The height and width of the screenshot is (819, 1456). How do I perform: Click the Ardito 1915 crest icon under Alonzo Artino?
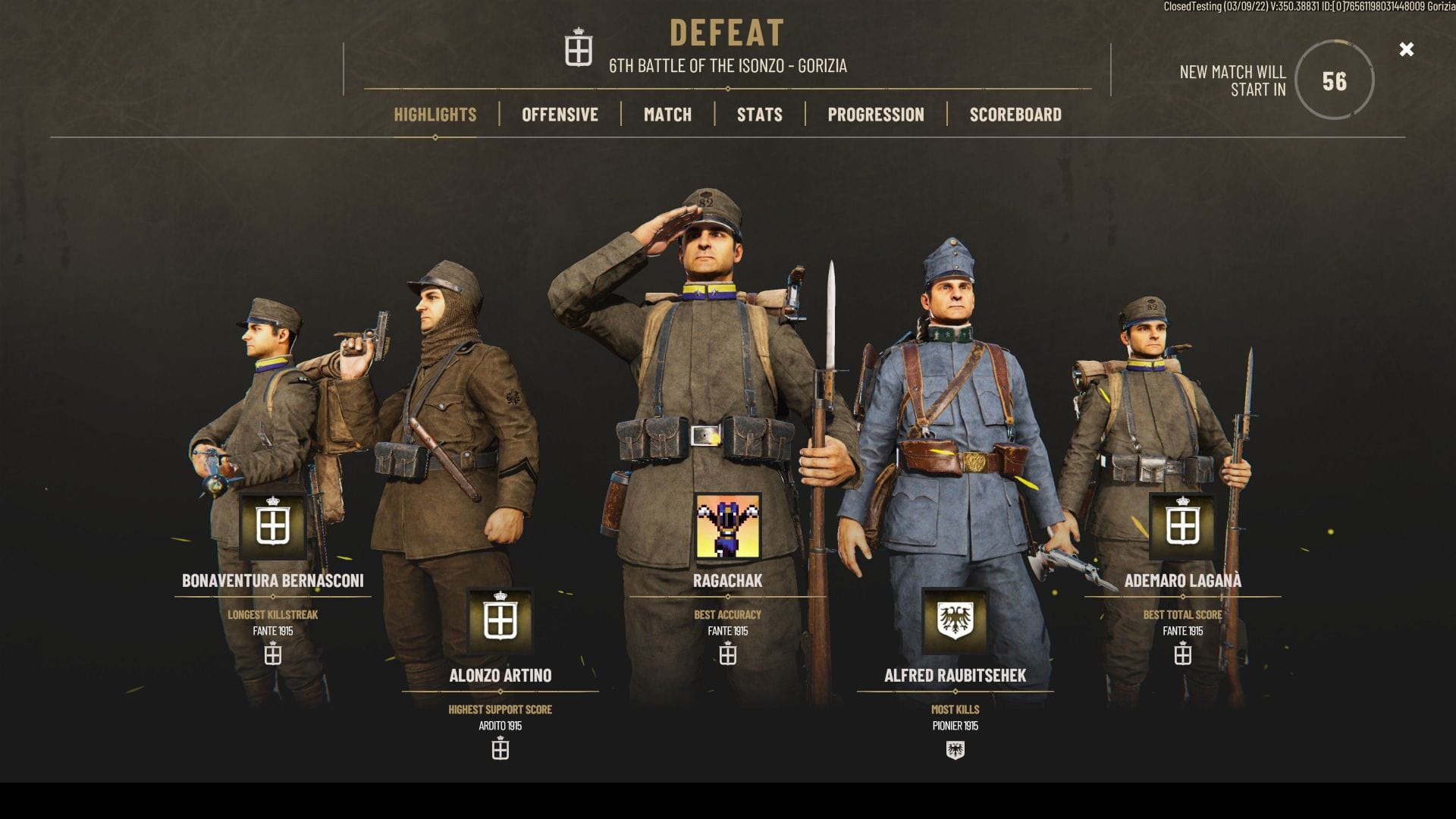tap(500, 748)
